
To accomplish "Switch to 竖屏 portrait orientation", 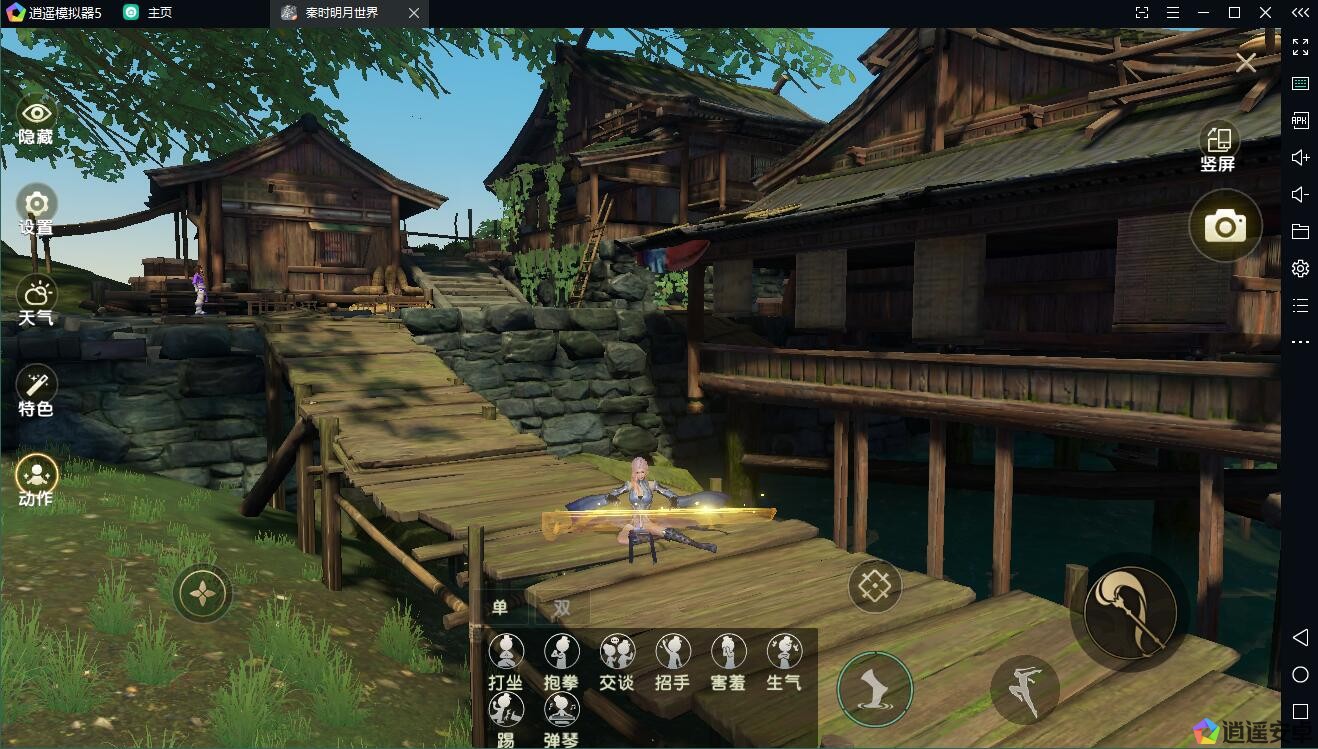I will tap(1218, 146).
